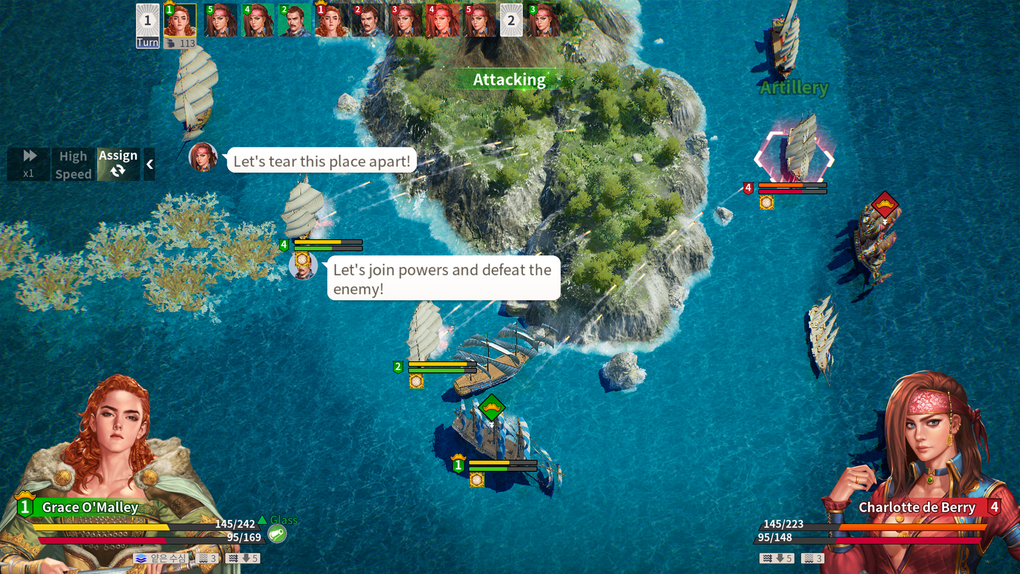
Task: Select the first portrait in the turn order
Action: point(180,20)
